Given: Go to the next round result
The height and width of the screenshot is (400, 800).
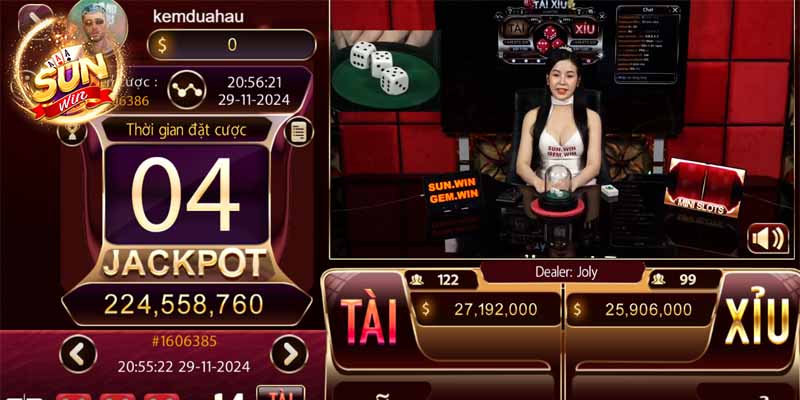Looking at the screenshot, I should pos(289,353).
